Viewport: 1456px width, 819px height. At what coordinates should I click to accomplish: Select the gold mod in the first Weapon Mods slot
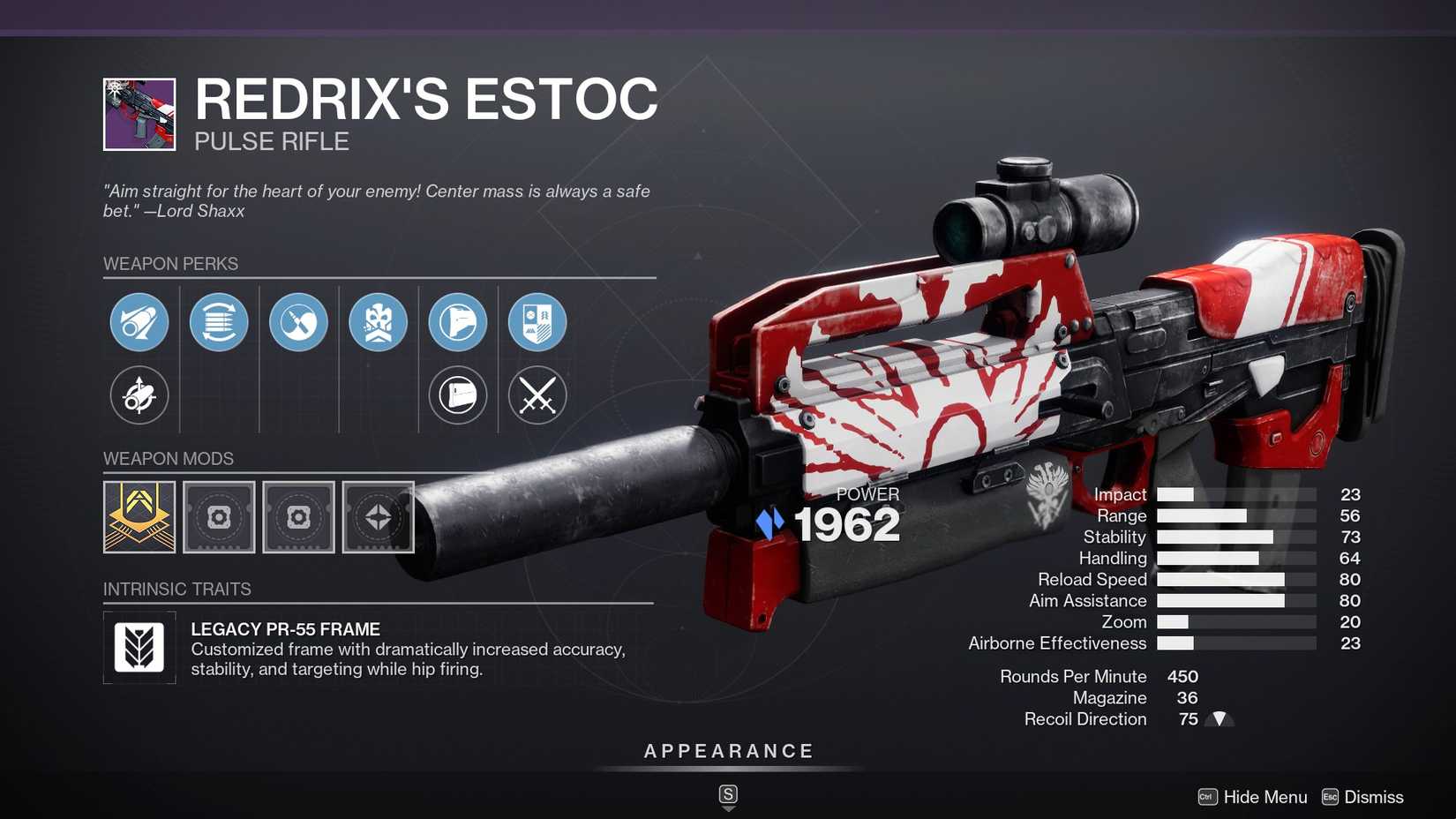point(139,517)
